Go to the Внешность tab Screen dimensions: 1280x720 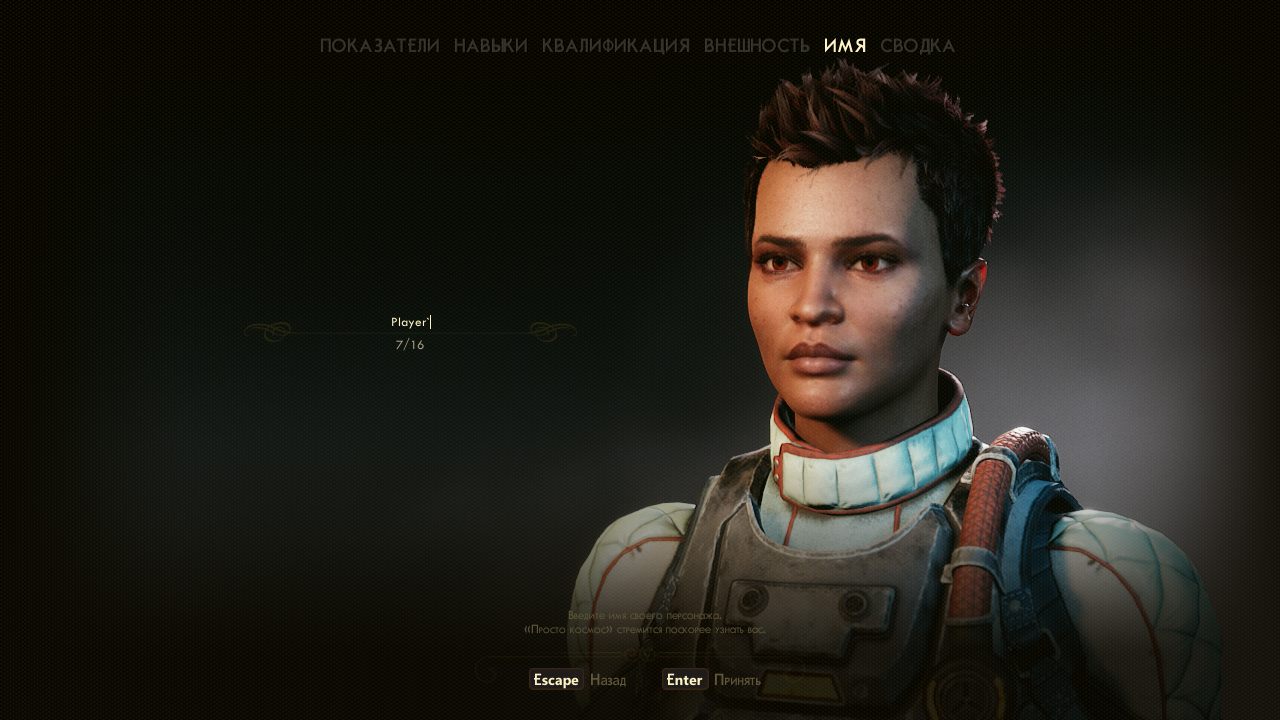(x=756, y=46)
